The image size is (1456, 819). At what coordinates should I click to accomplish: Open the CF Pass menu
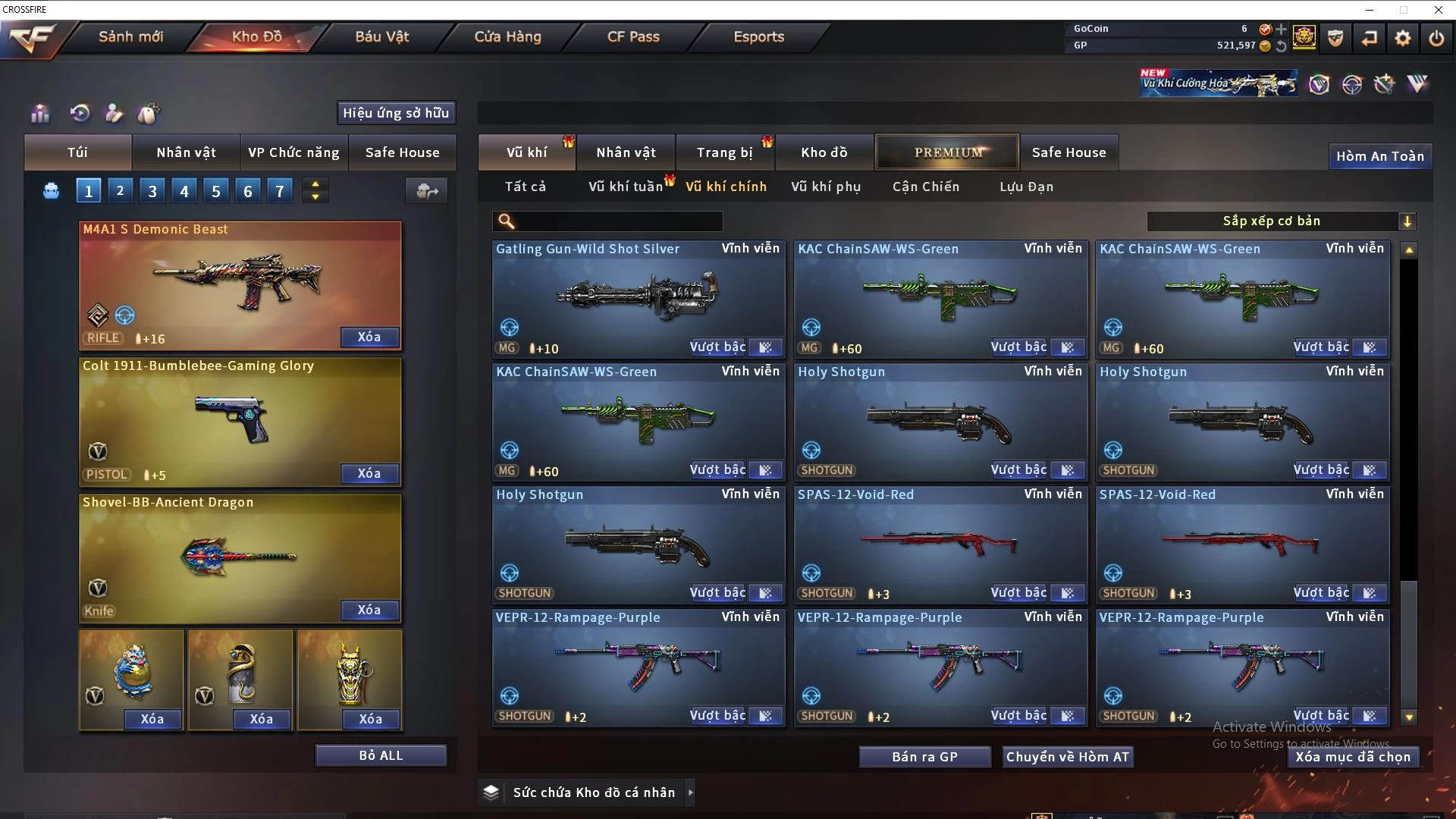point(633,36)
